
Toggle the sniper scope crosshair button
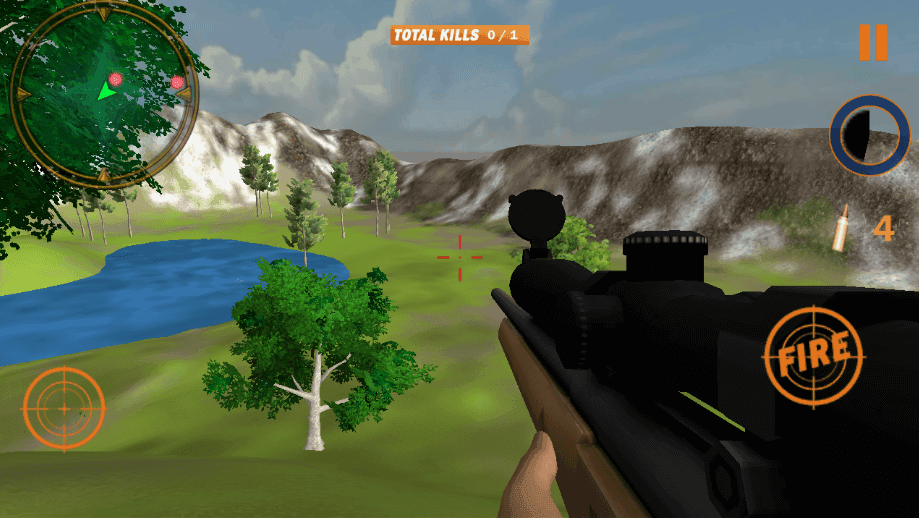pos(63,408)
